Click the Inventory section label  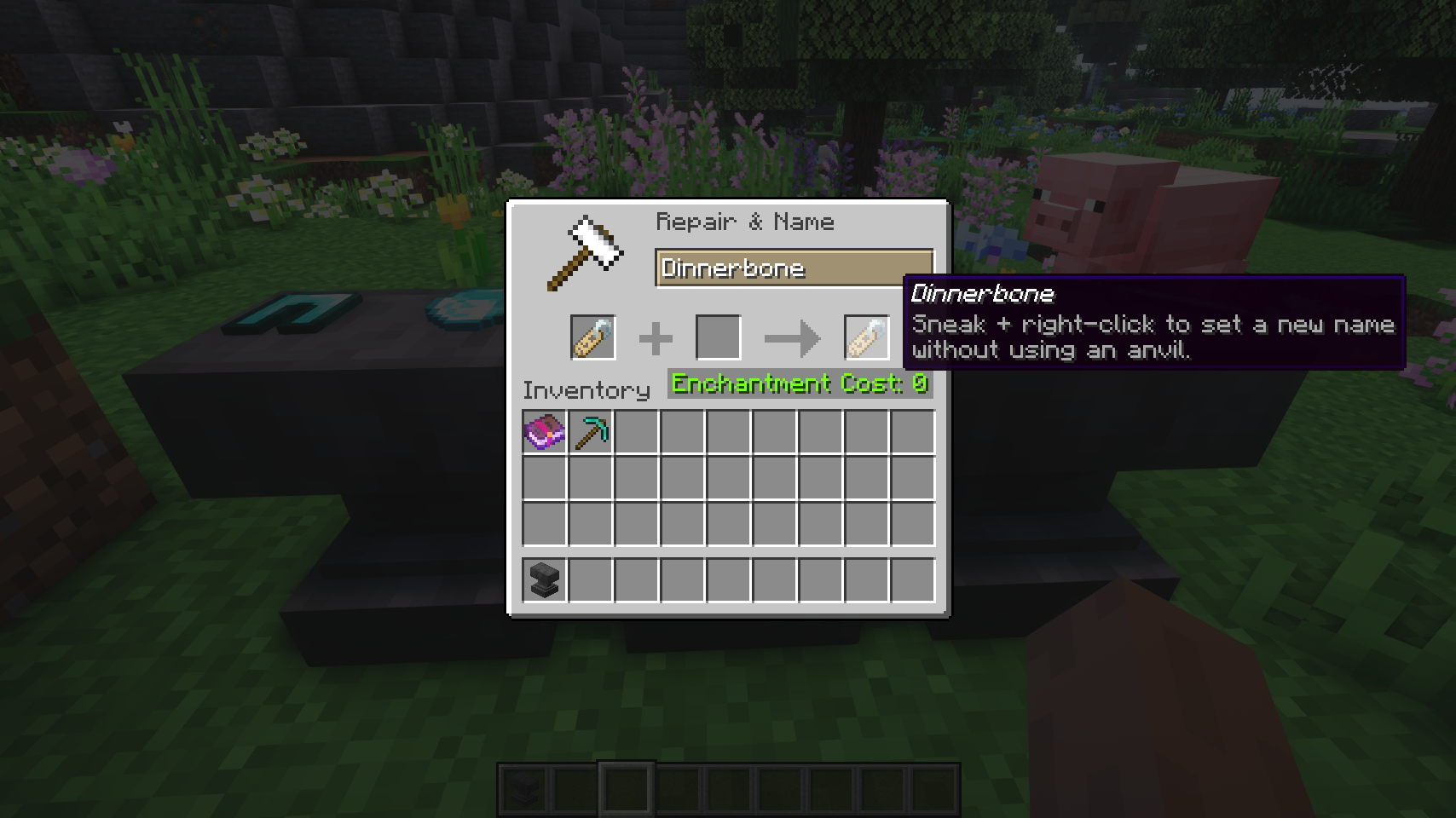[585, 389]
